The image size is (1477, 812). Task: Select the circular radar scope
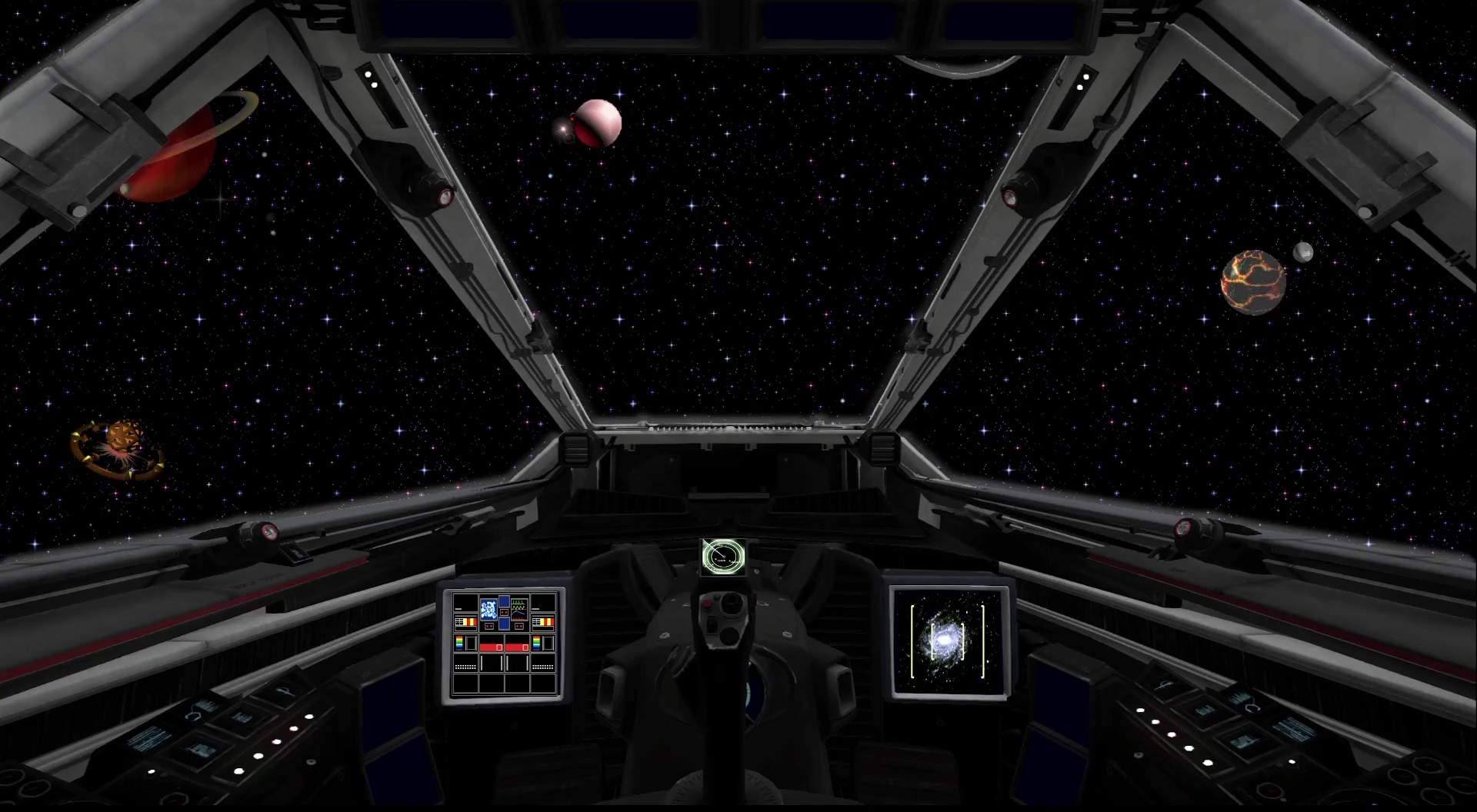click(723, 557)
